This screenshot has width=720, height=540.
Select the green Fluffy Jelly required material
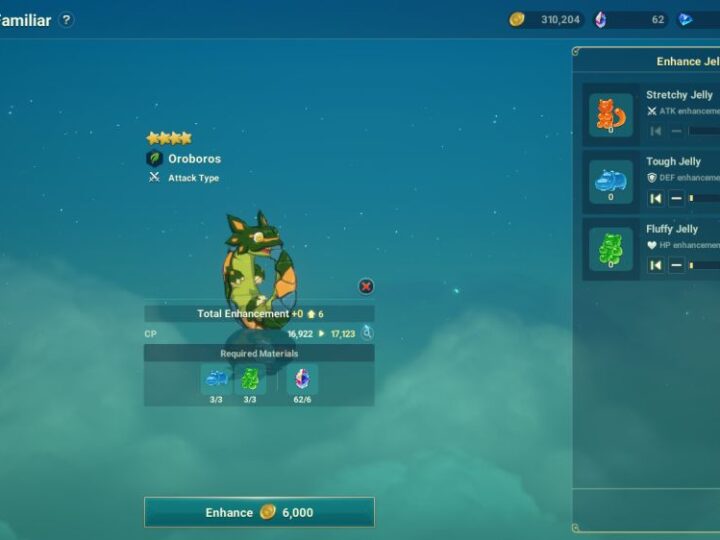(x=250, y=379)
